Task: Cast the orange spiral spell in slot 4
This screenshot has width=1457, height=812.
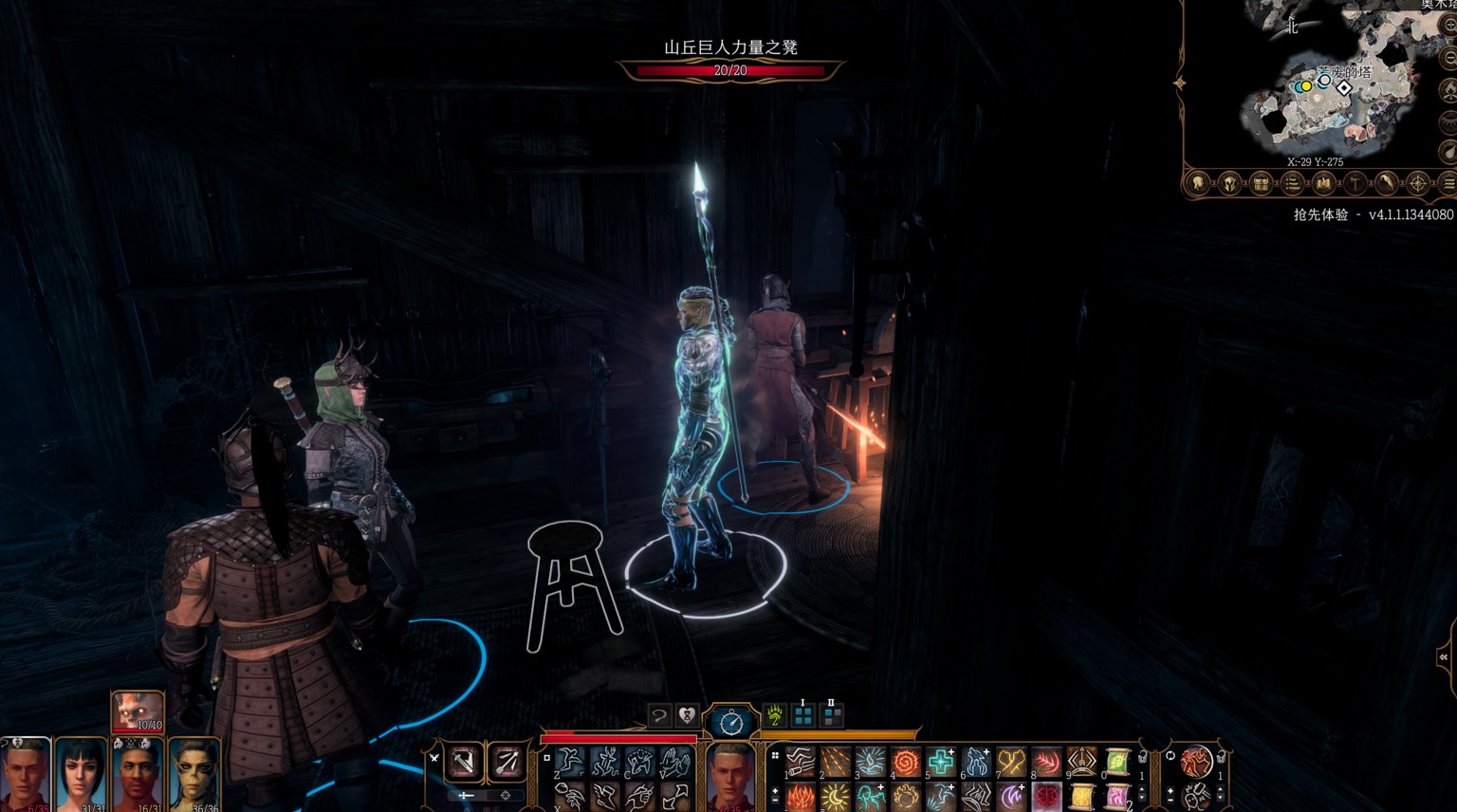Action: [x=905, y=762]
